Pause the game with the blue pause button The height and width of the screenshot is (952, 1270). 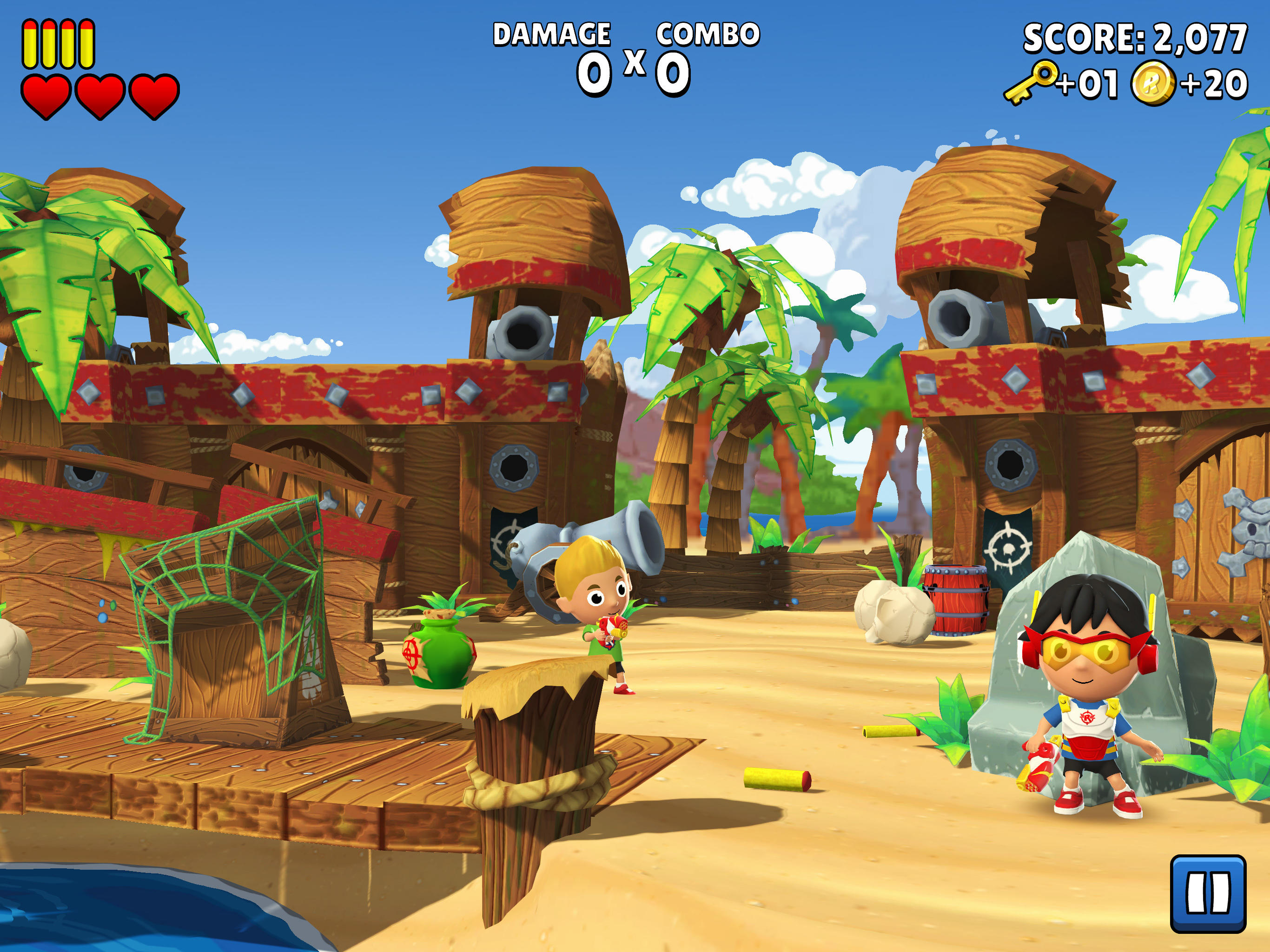click(x=1207, y=893)
